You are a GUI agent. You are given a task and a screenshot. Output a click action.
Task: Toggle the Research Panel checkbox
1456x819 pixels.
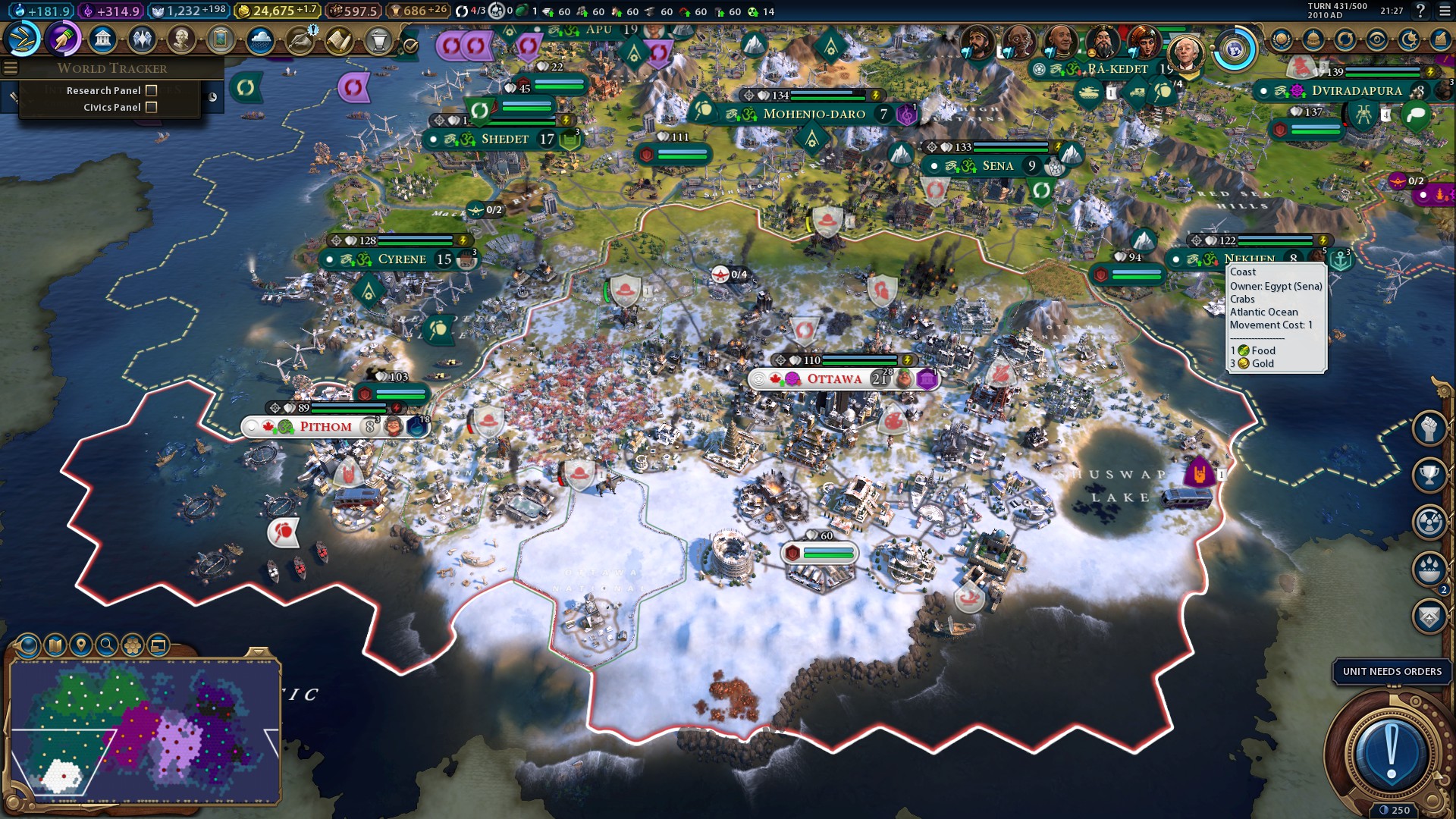point(152,90)
